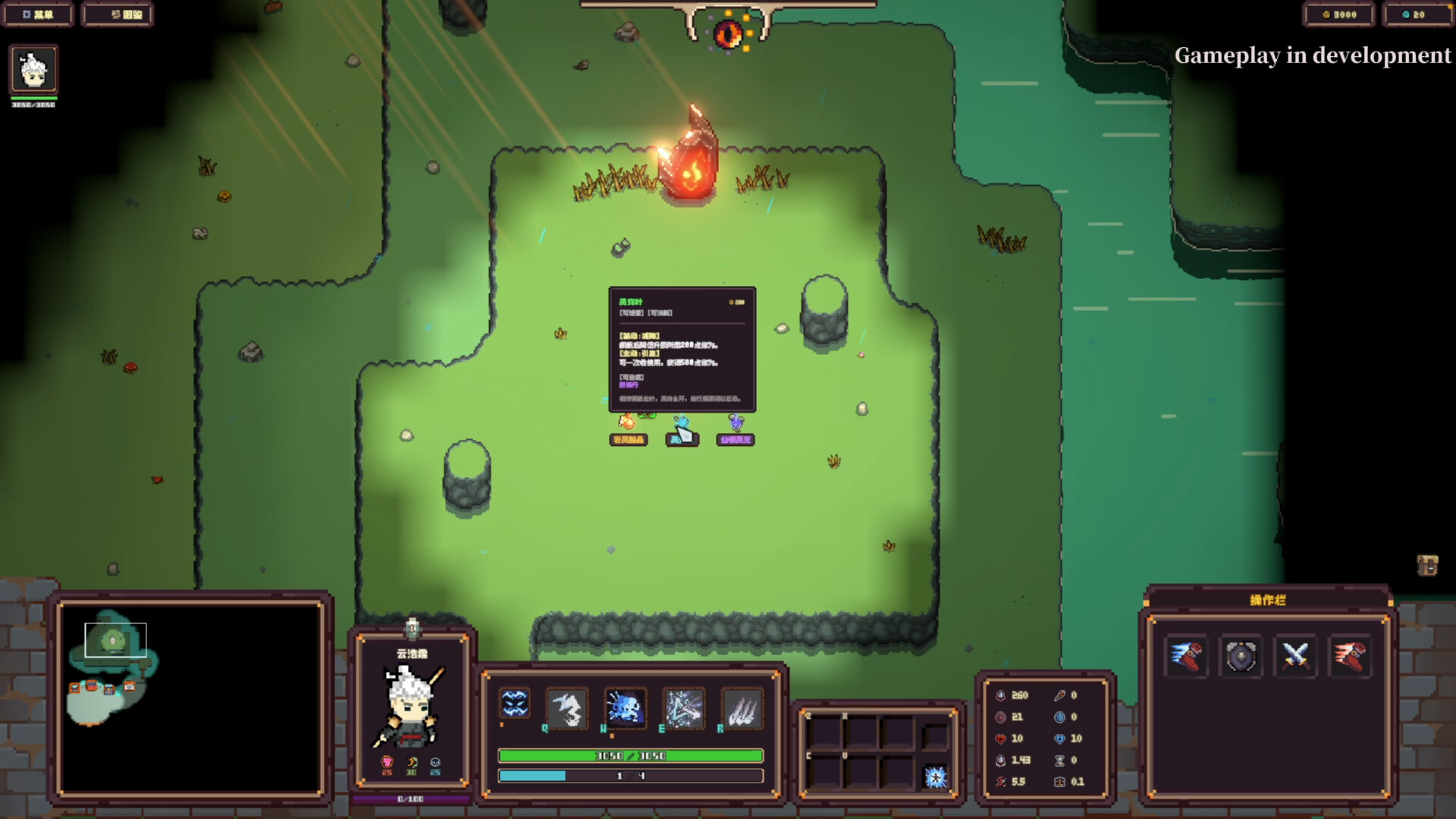The height and width of the screenshot is (819, 1456).
Task: Cast the Q skill in the skill bar
Action: coord(569,708)
